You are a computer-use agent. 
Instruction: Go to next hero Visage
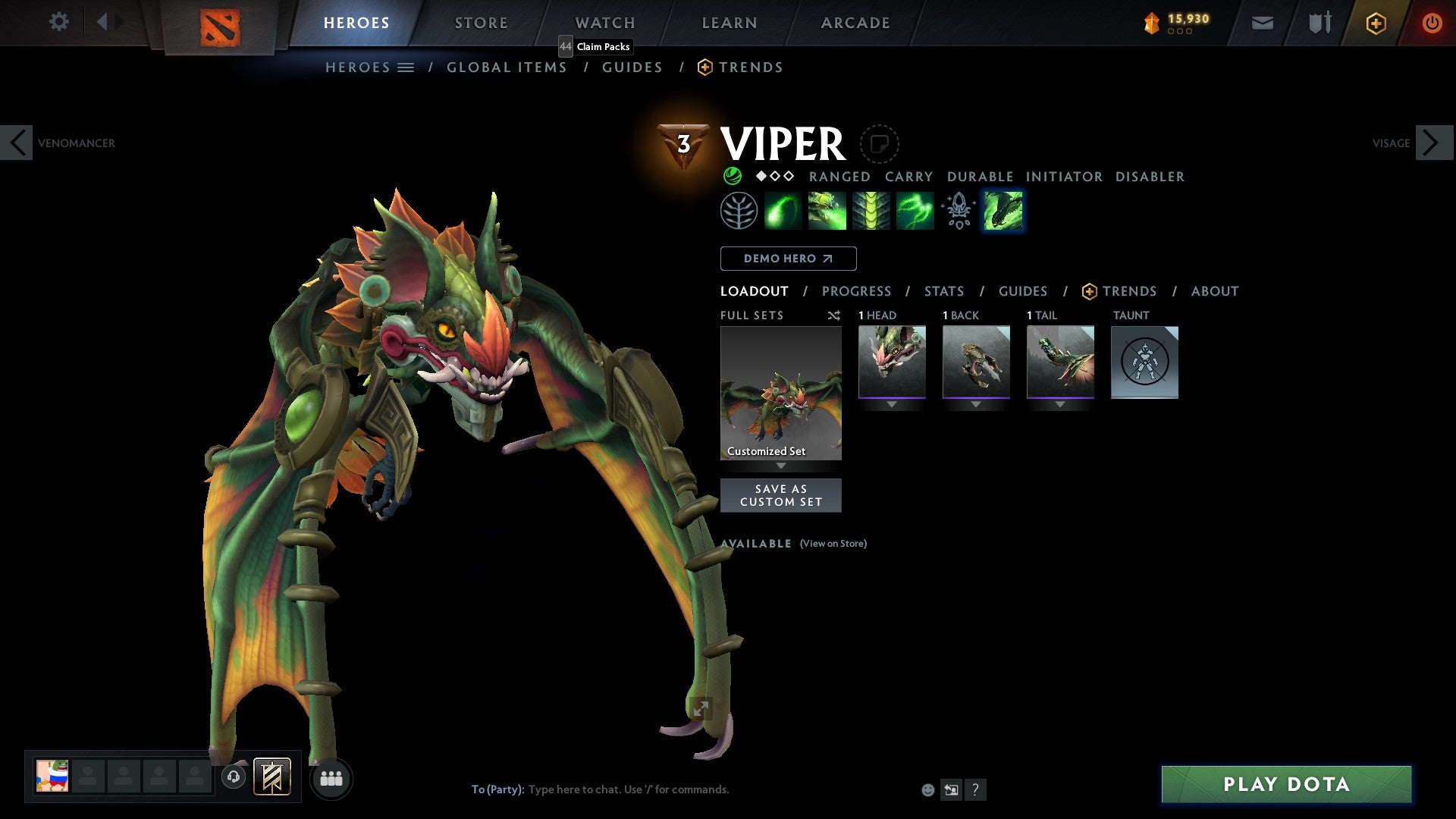click(1432, 143)
